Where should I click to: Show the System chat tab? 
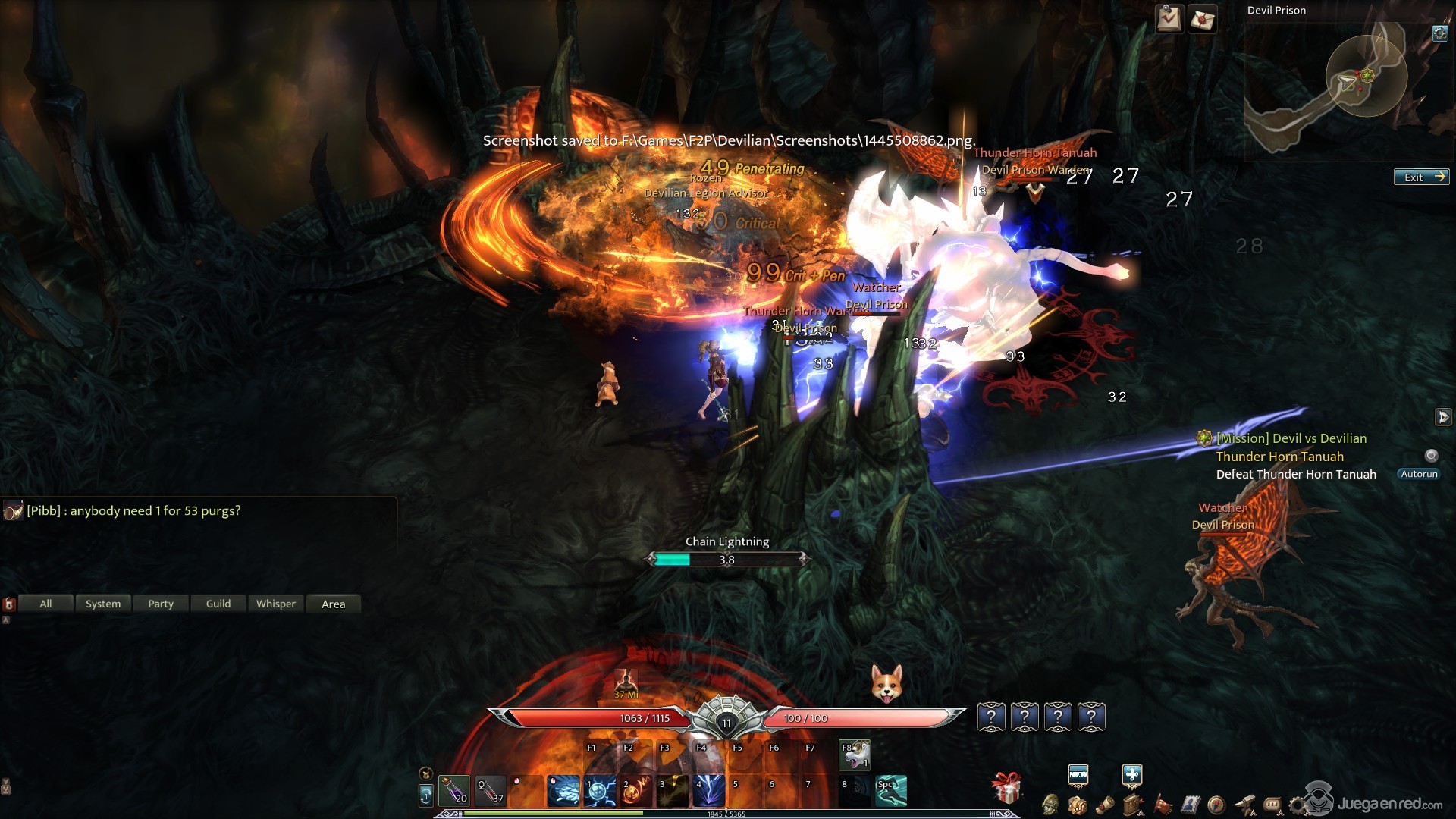pyautogui.click(x=103, y=604)
